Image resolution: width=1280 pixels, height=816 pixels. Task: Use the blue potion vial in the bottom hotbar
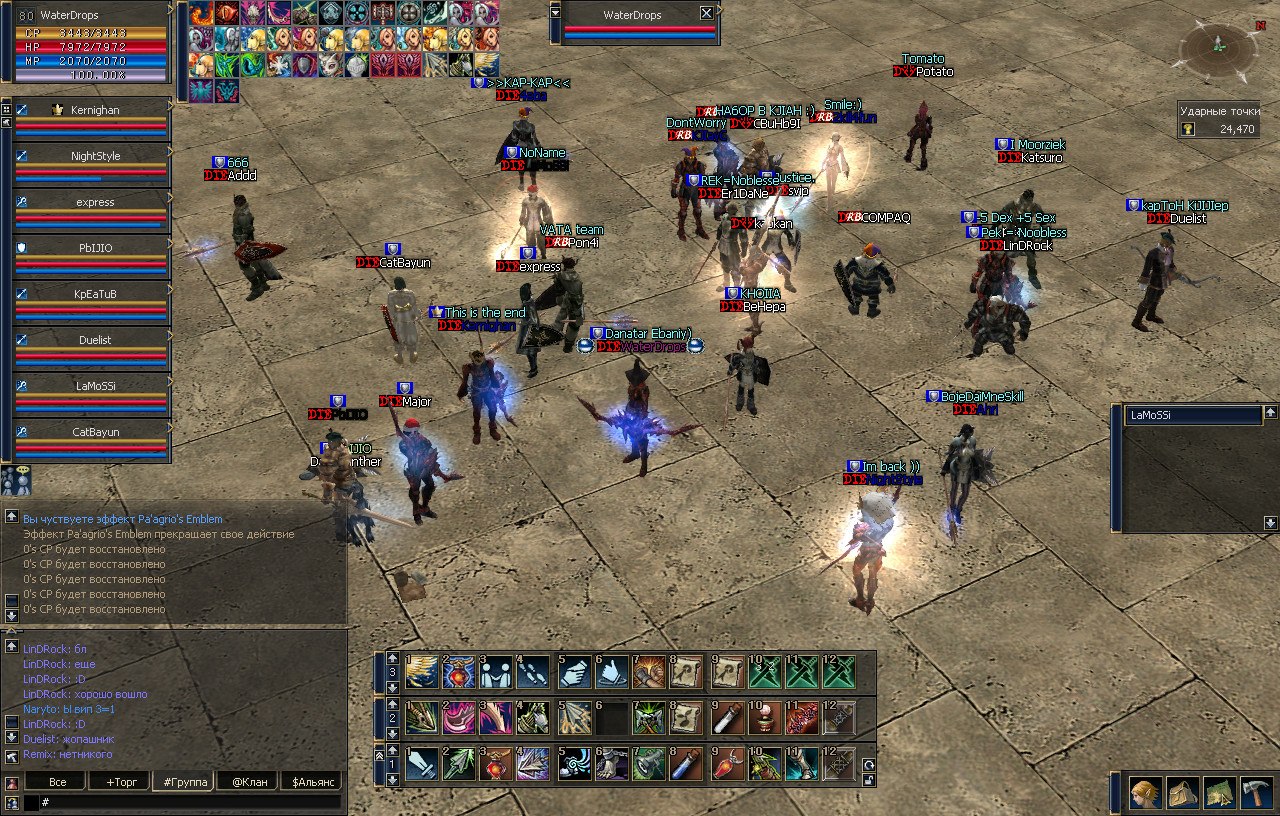point(686,764)
